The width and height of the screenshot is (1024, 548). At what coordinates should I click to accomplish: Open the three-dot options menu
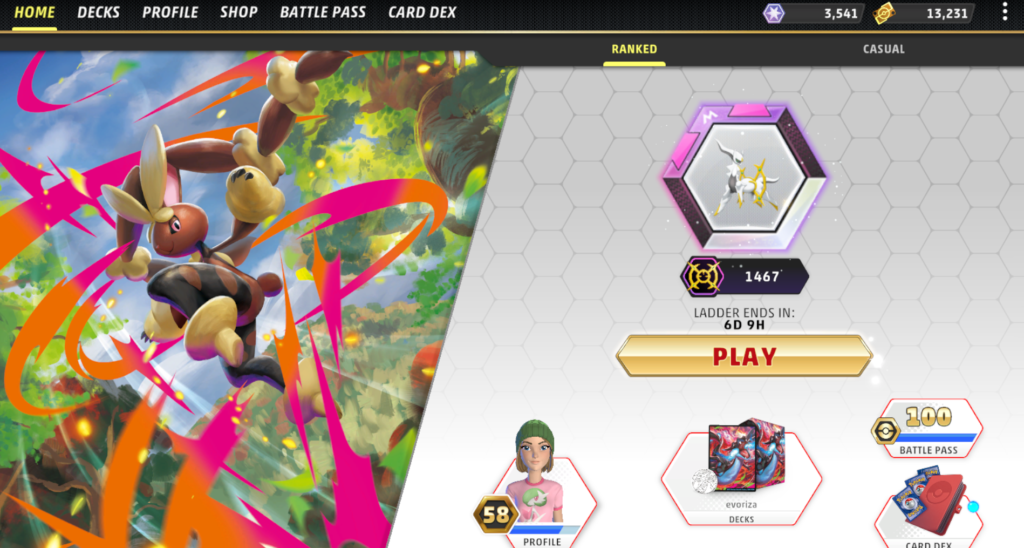(1005, 13)
